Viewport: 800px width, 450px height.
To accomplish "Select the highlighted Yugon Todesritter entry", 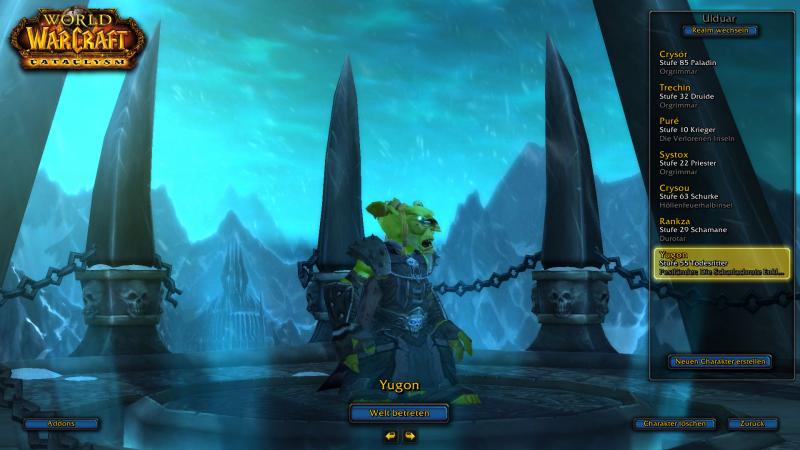I will click(x=720, y=262).
